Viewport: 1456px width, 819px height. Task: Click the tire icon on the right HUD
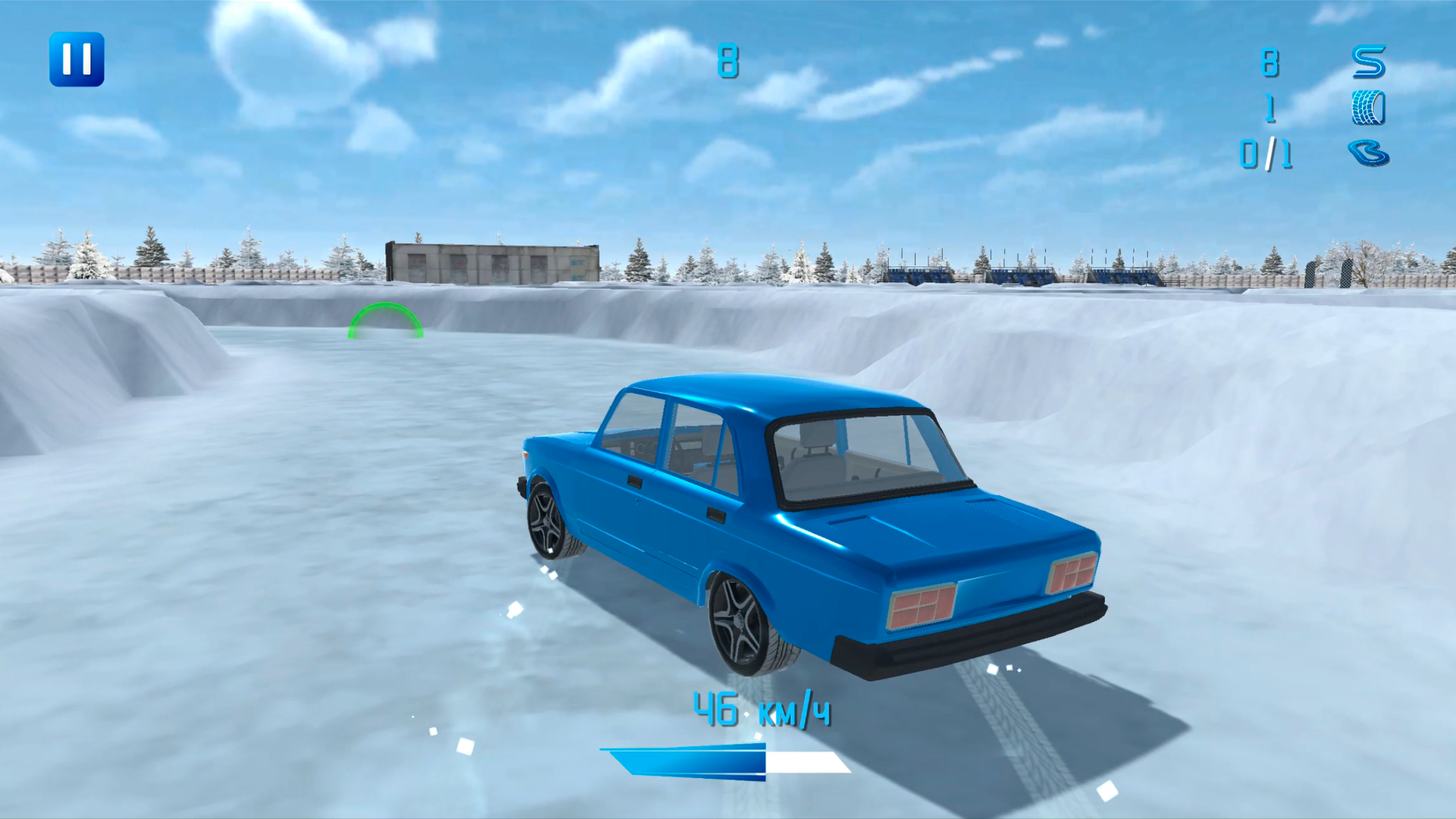pos(1369,106)
